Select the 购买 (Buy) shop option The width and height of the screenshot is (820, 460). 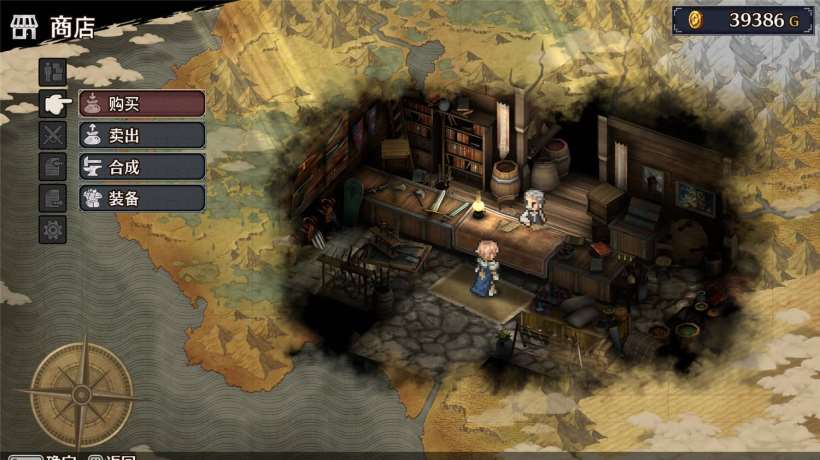(141, 103)
